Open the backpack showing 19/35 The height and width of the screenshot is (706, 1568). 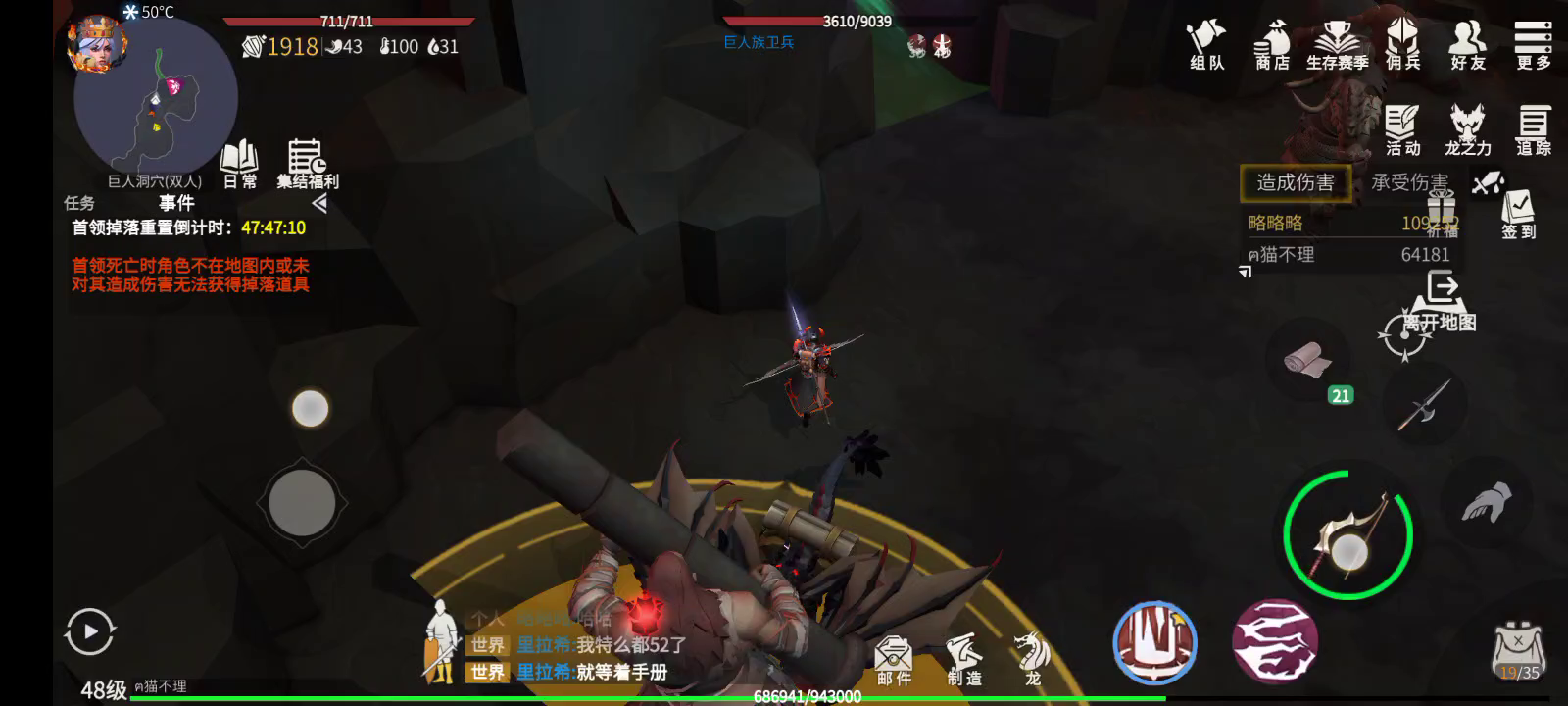1518,650
